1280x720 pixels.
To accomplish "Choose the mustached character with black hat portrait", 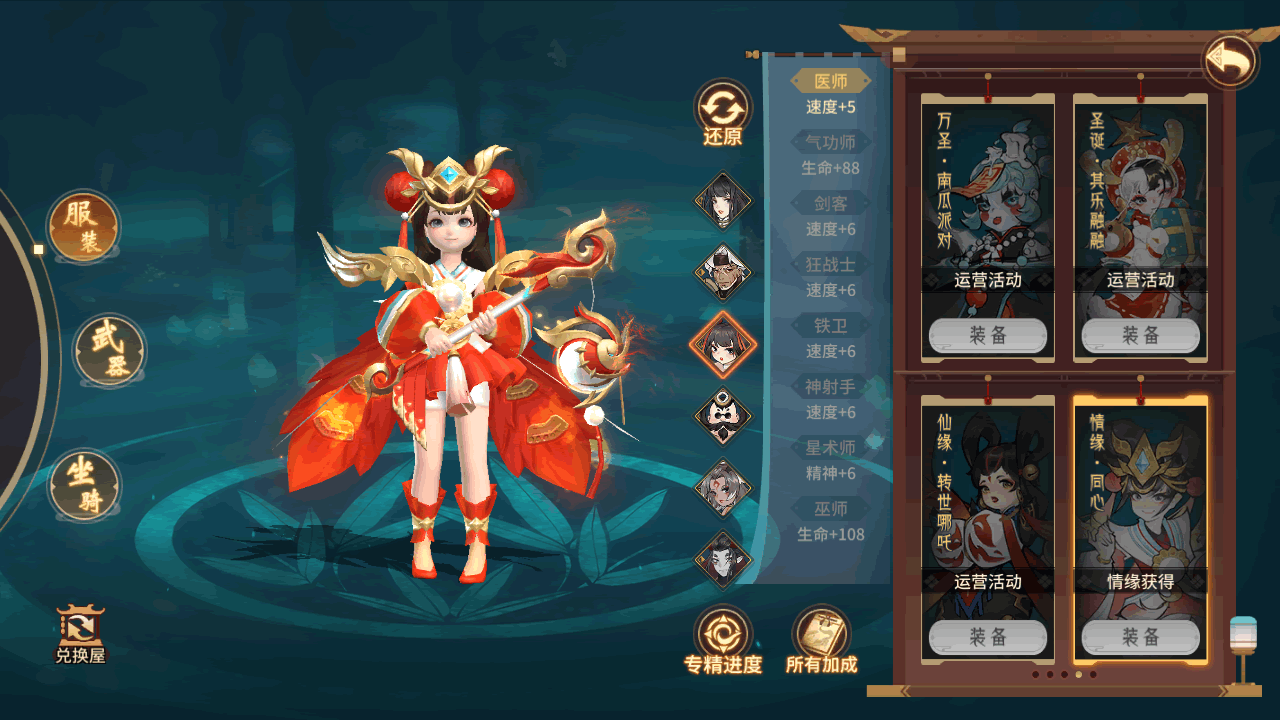I will tap(723, 272).
